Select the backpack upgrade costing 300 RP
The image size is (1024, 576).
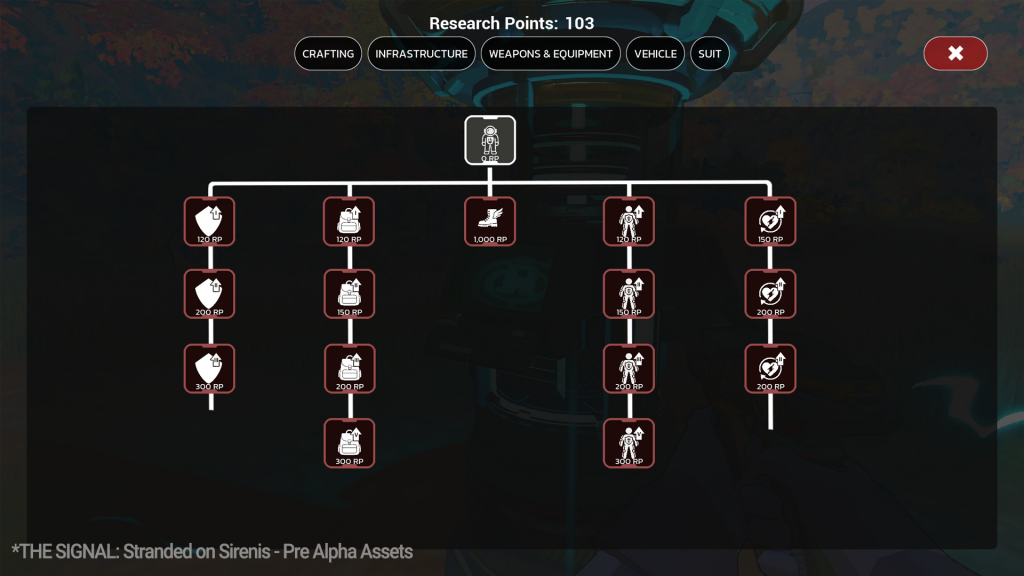350,443
